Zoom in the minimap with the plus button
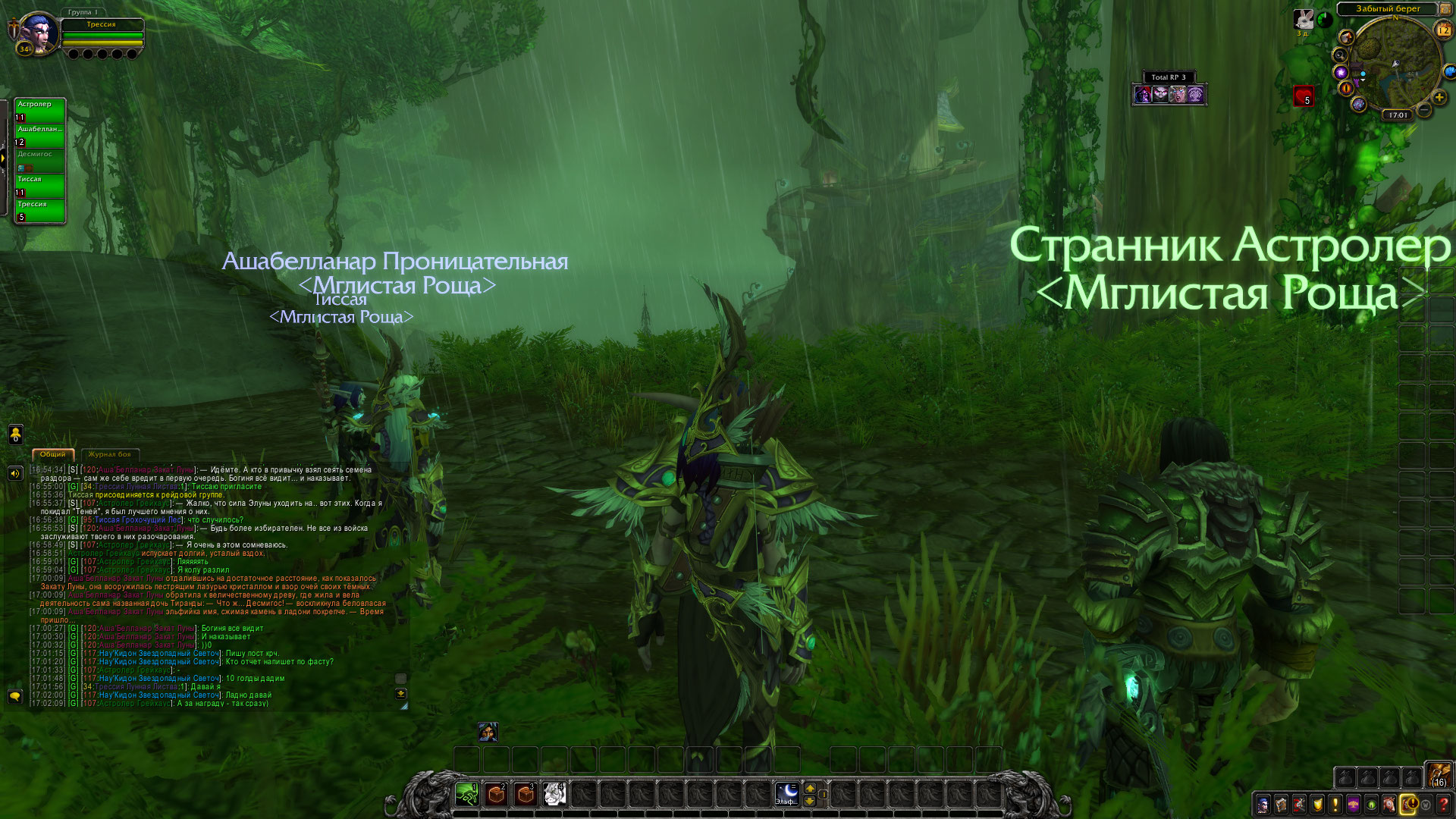This screenshot has height=819, width=1456. [1439, 98]
